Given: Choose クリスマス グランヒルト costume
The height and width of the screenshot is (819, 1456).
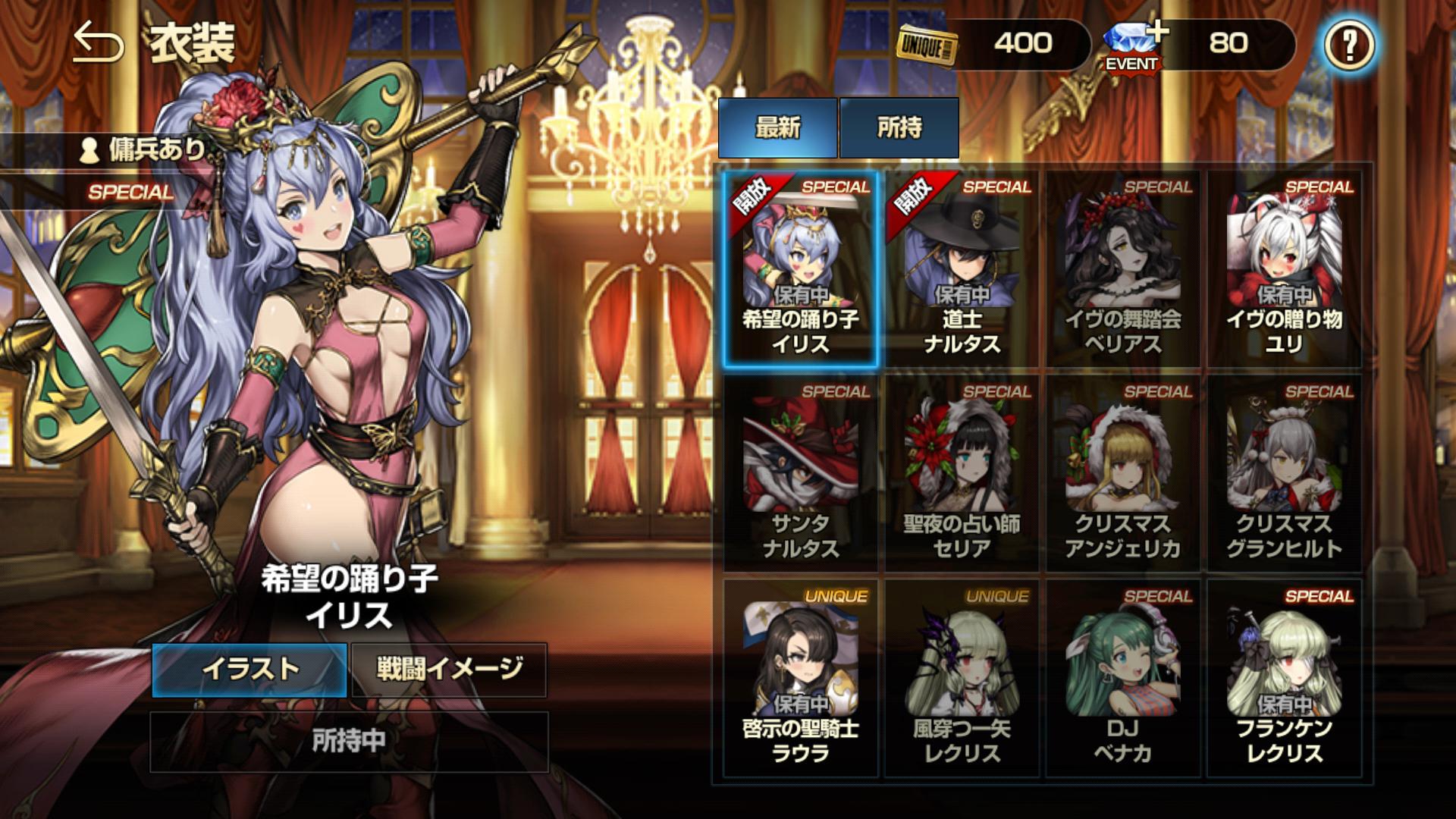Looking at the screenshot, I should pos(1284,474).
